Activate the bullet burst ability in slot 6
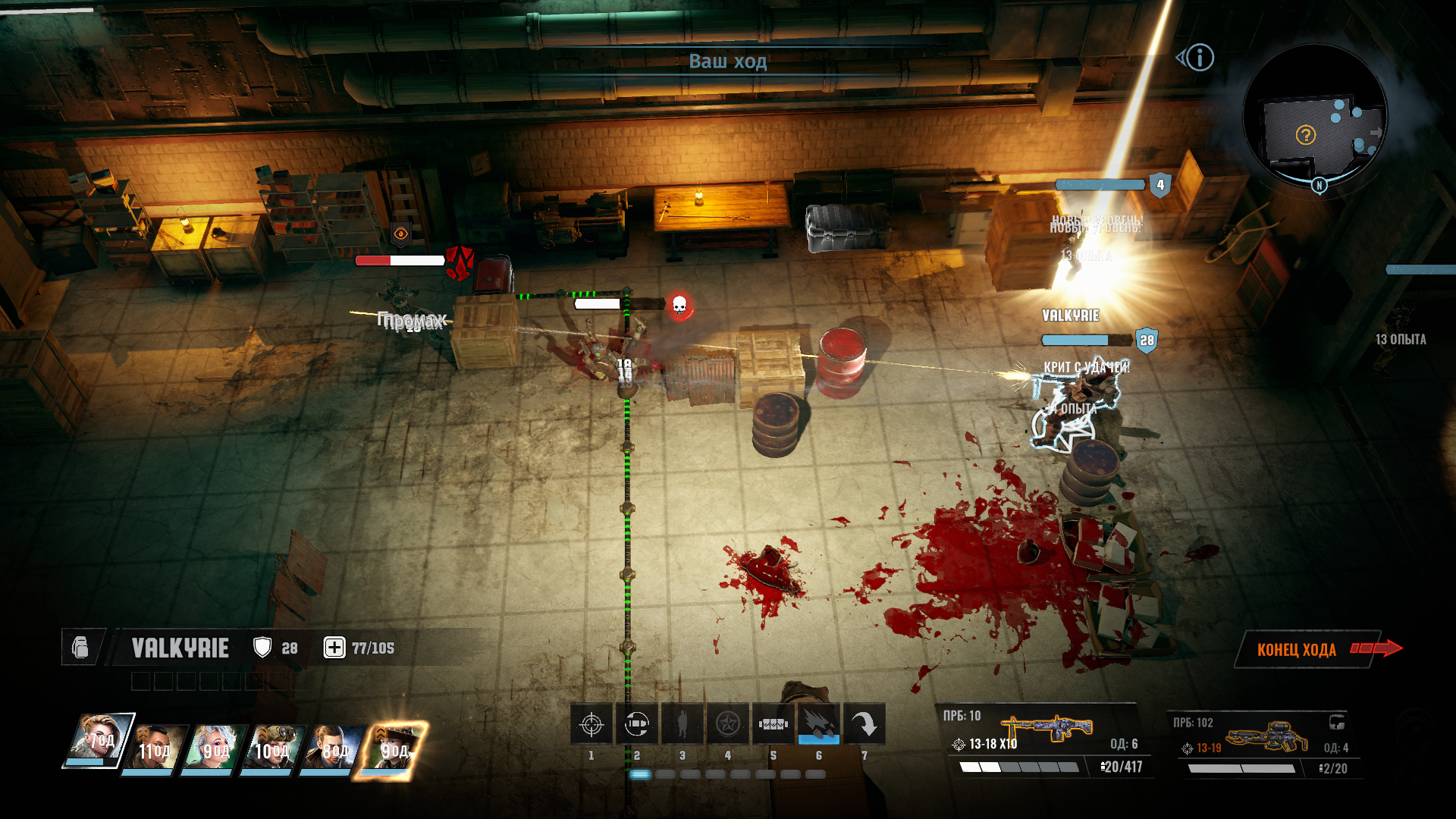Image resolution: width=1456 pixels, height=819 pixels. point(819,725)
